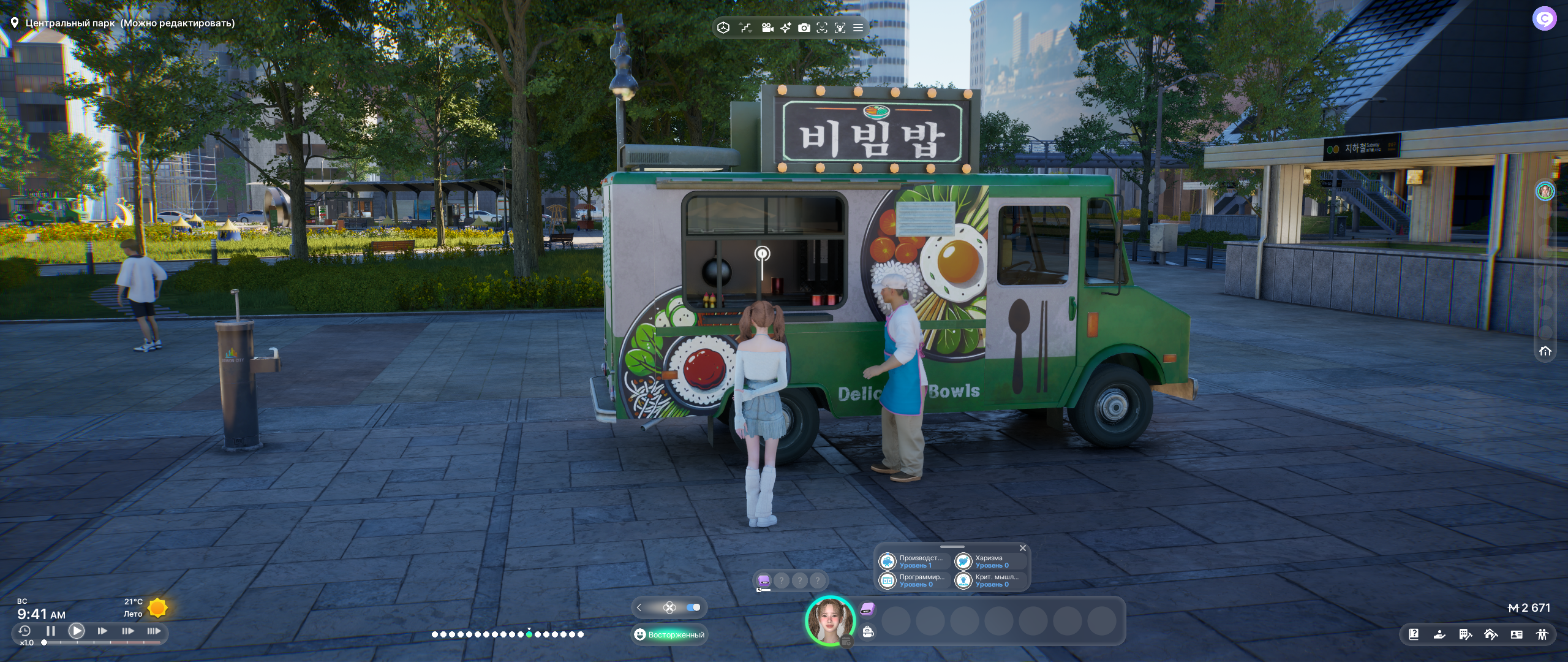This screenshot has width=1568, height=662.
Task: Open the family members icon
Action: pyautogui.click(x=1542, y=634)
